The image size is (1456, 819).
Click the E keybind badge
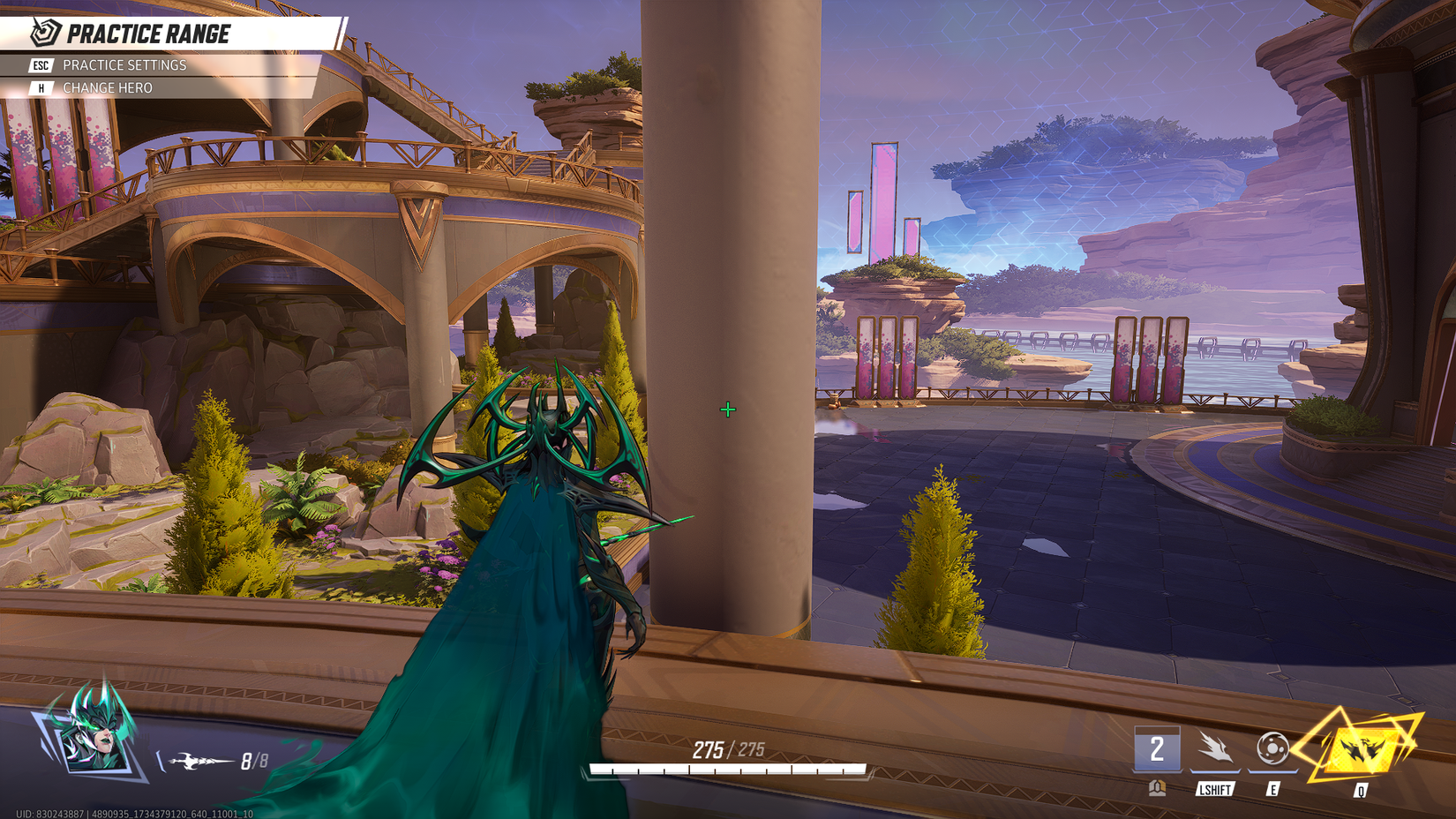coord(1273,790)
